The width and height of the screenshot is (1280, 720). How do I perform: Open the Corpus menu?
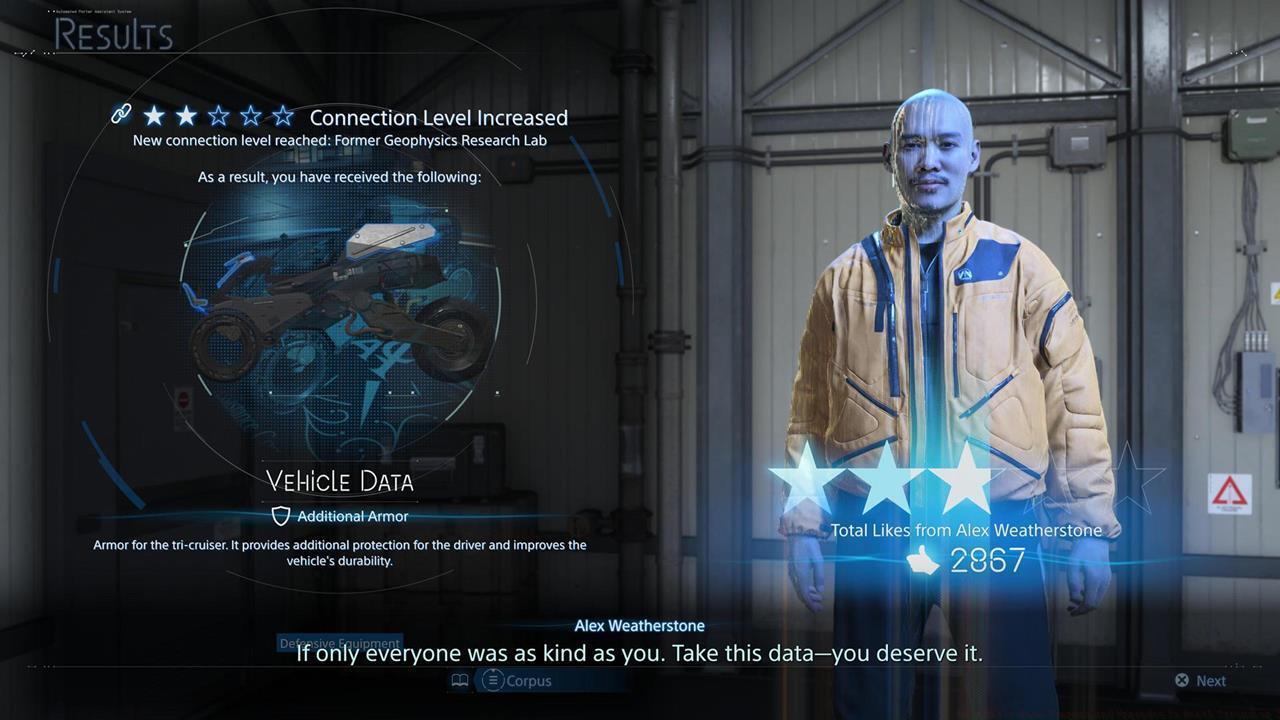528,681
